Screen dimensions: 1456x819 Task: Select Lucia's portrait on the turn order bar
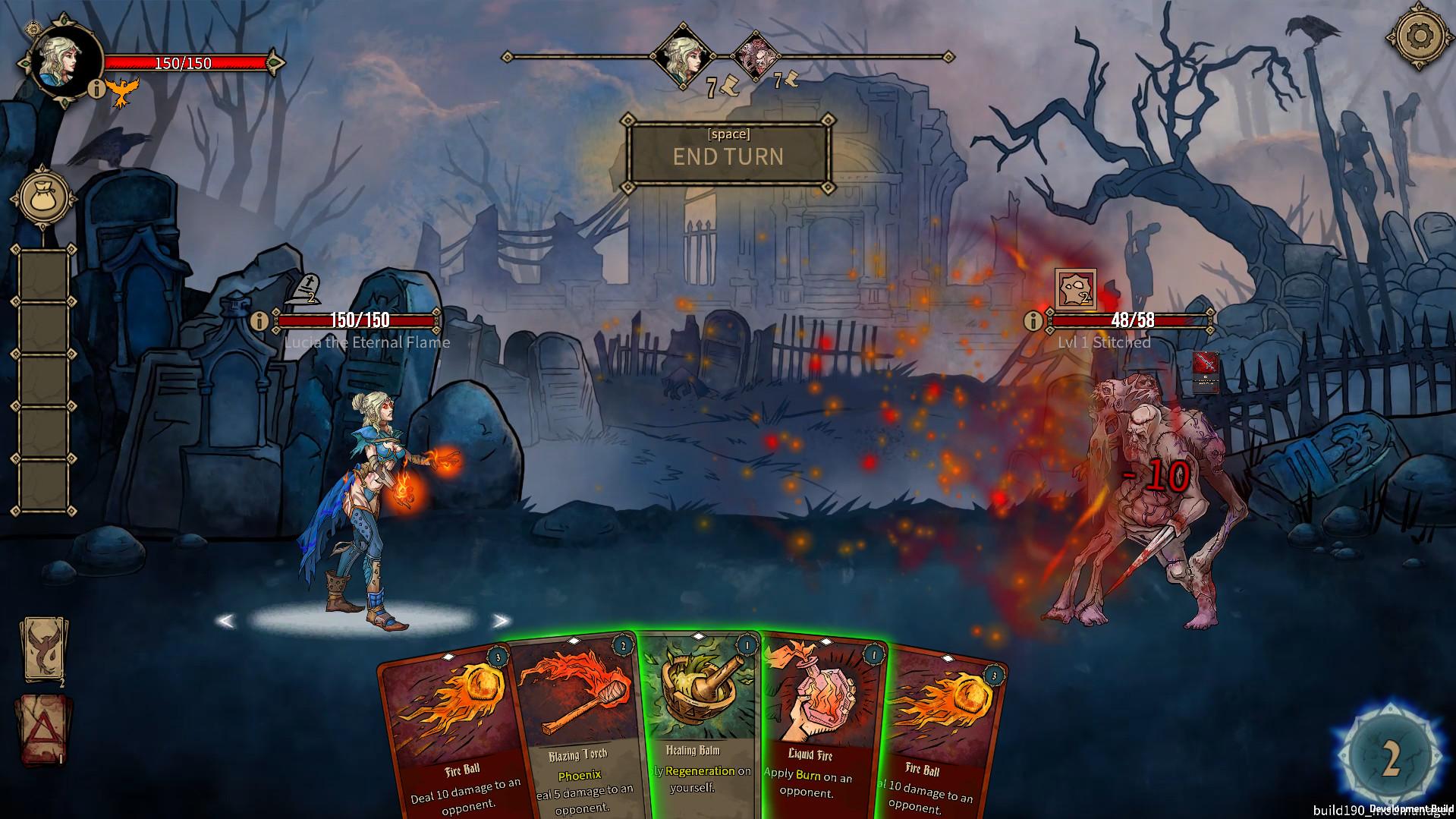click(681, 57)
